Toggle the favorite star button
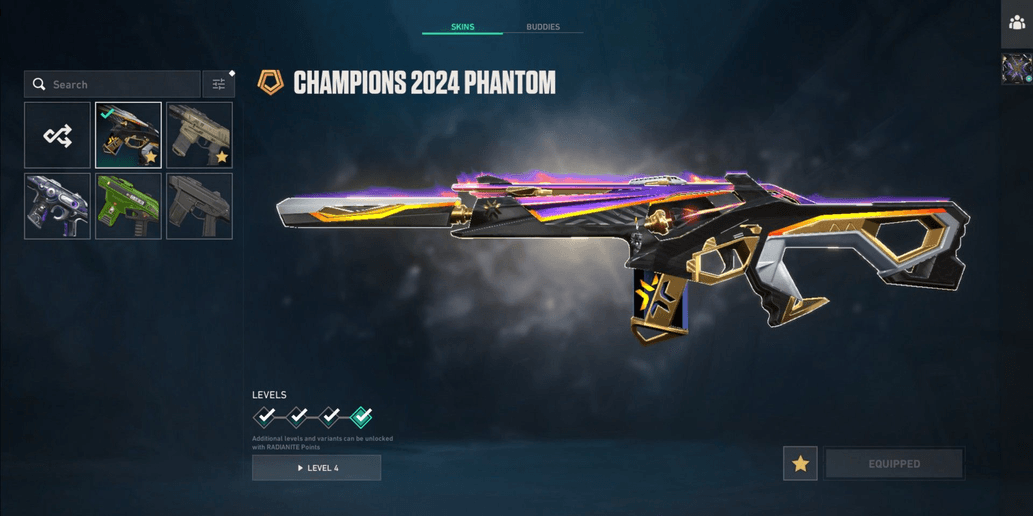 (x=800, y=464)
